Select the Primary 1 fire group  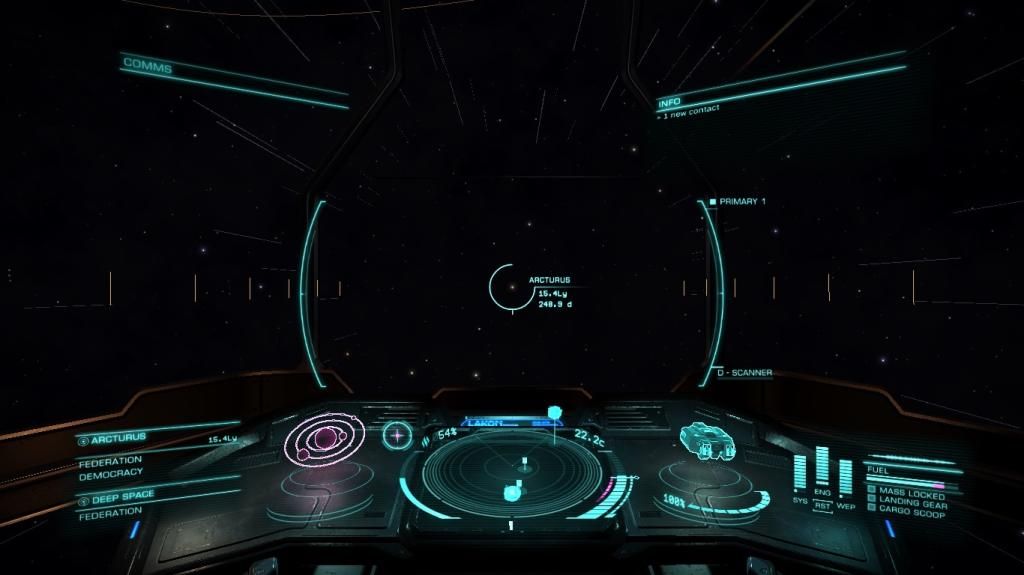click(x=741, y=202)
